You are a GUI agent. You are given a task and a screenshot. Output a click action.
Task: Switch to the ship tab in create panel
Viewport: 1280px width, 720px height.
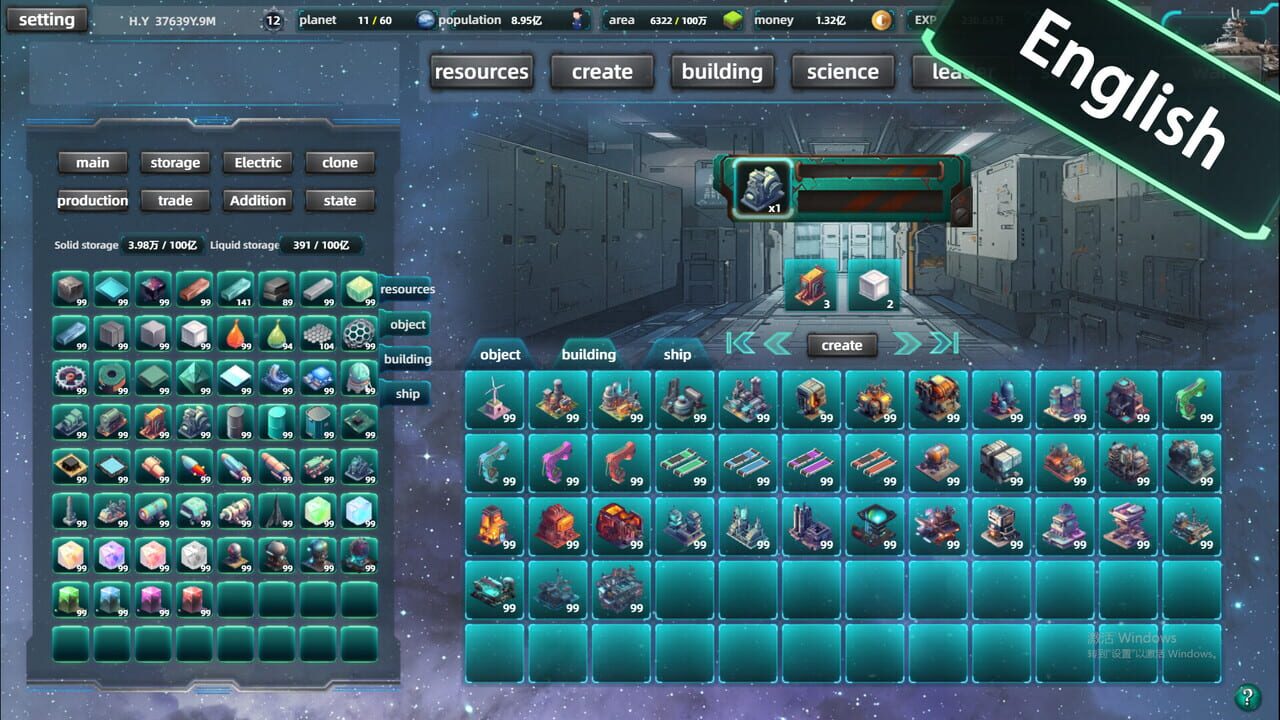tap(677, 354)
